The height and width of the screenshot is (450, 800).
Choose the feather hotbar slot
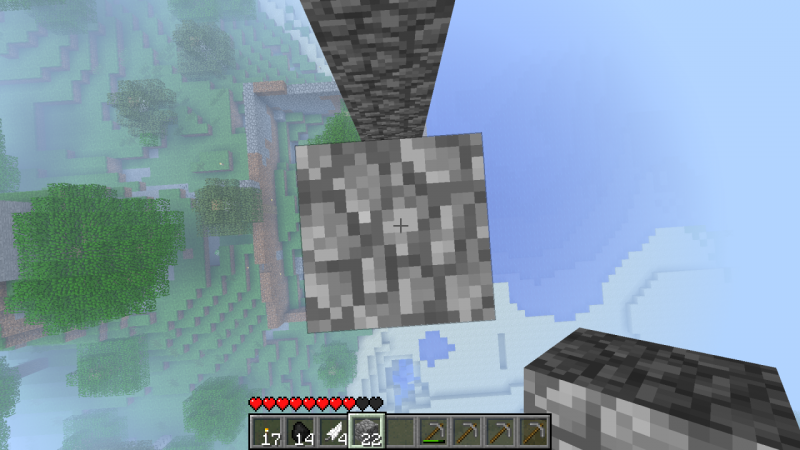point(333,432)
